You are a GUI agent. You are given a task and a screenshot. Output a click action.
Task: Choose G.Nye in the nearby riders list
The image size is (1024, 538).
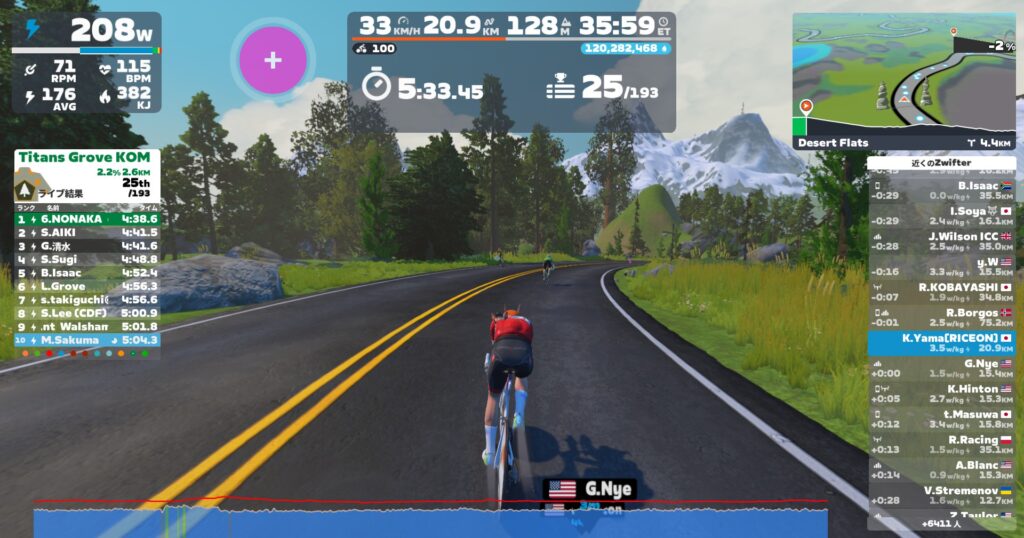coord(941,368)
